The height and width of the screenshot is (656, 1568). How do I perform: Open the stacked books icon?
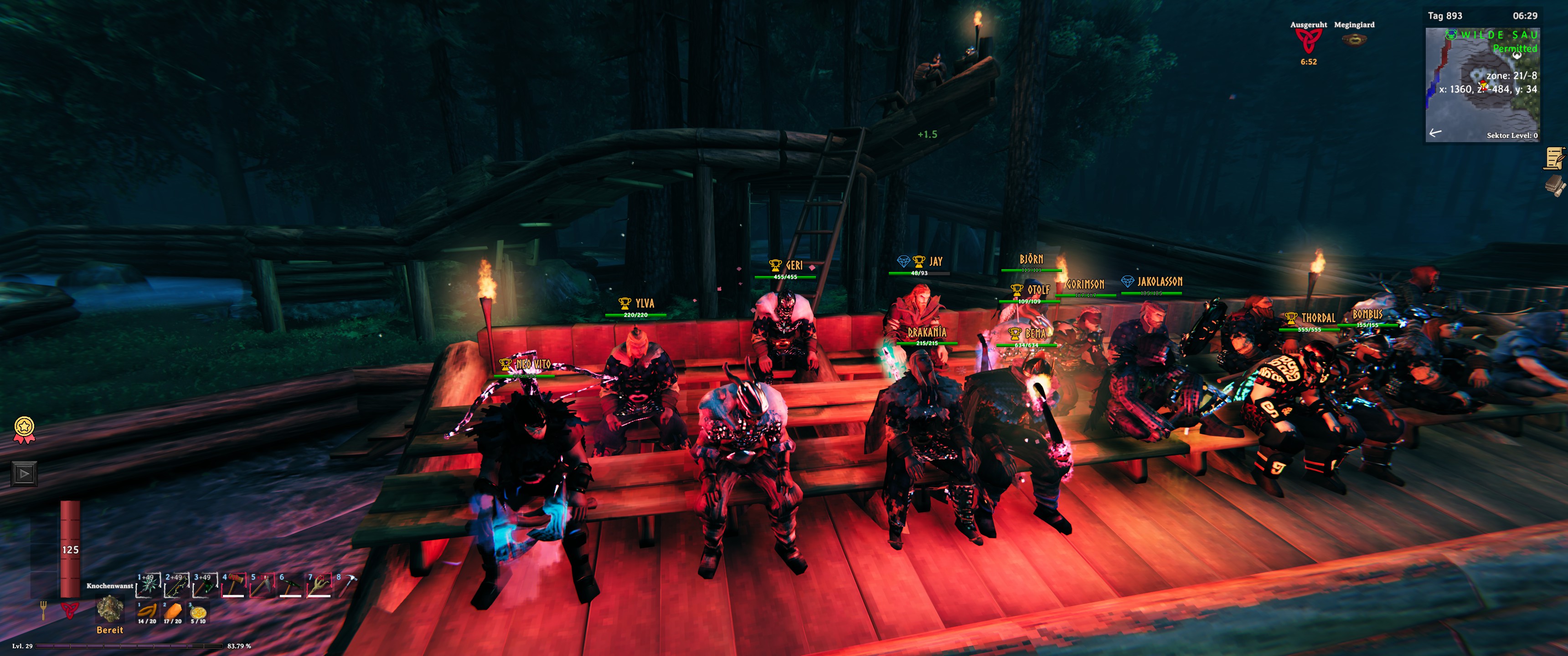tap(1555, 185)
